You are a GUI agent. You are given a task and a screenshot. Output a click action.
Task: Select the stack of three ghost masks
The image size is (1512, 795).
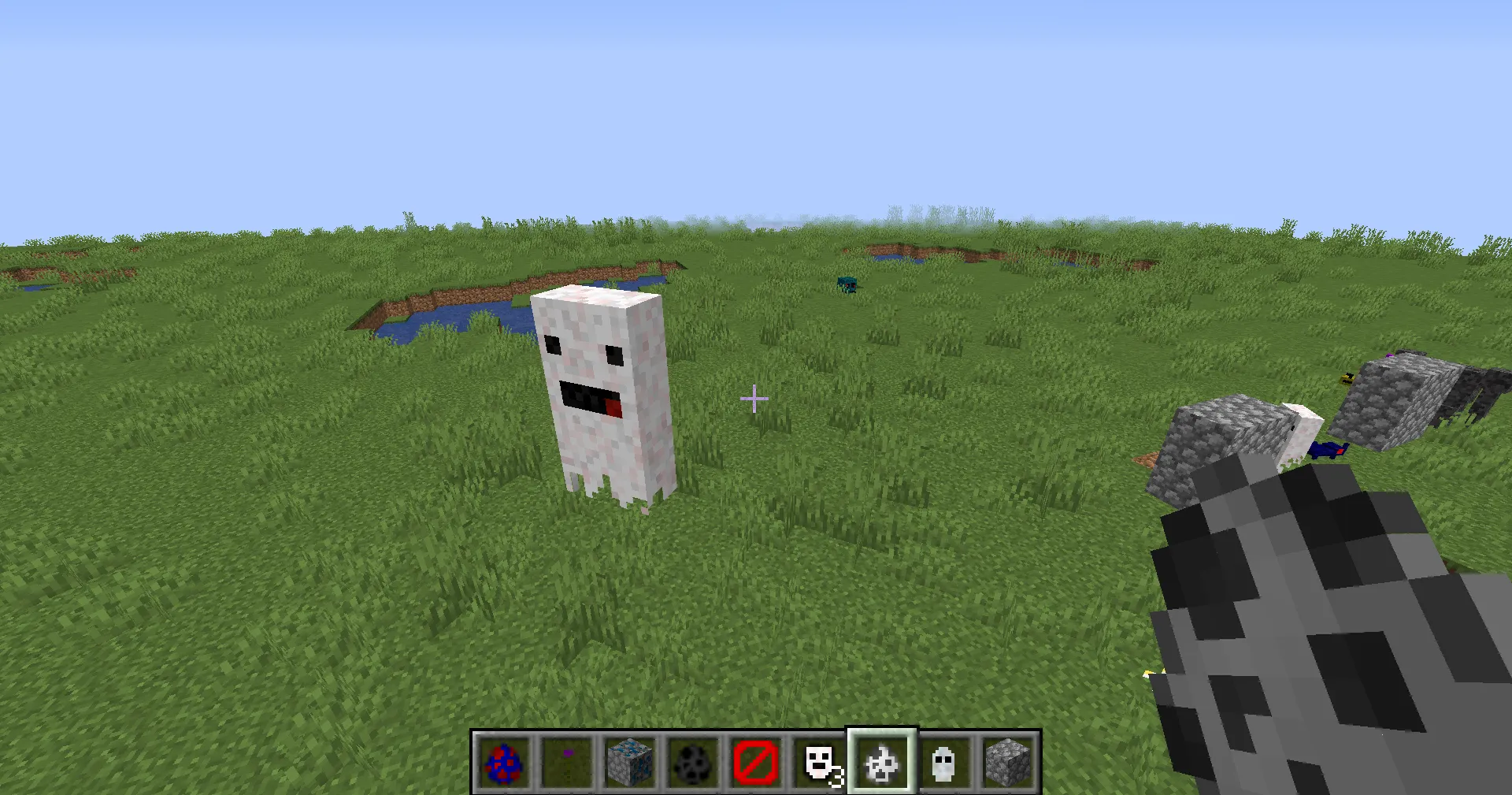(x=818, y=761)
